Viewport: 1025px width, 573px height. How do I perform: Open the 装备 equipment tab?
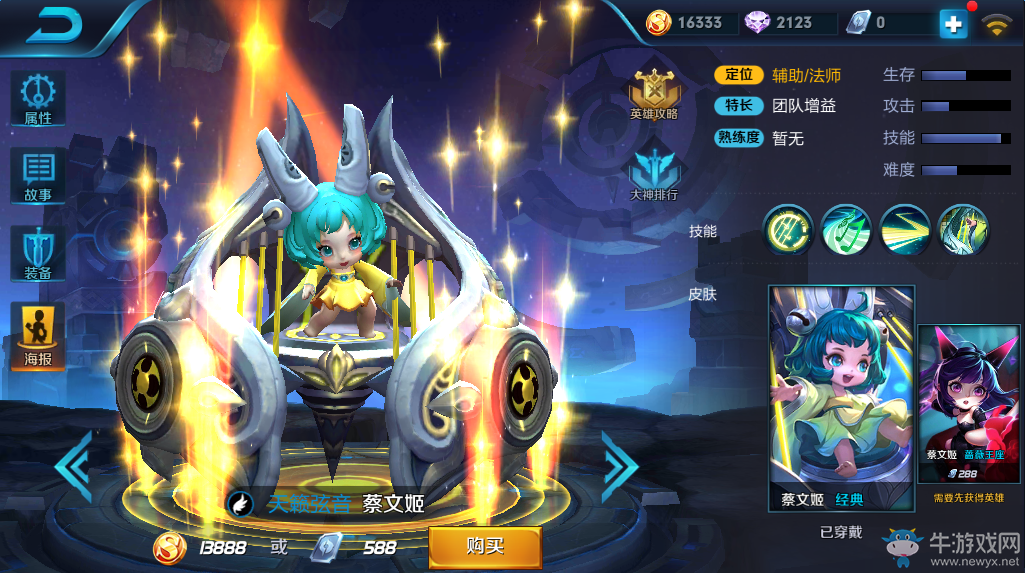pos(38,255)
